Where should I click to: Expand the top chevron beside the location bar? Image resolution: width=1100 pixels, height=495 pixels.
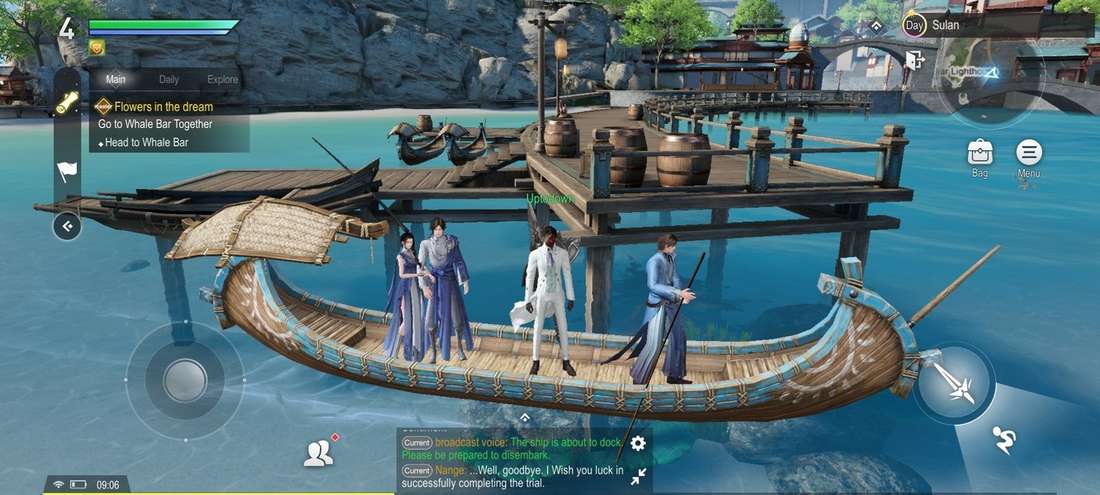click(x=876, y=25)
